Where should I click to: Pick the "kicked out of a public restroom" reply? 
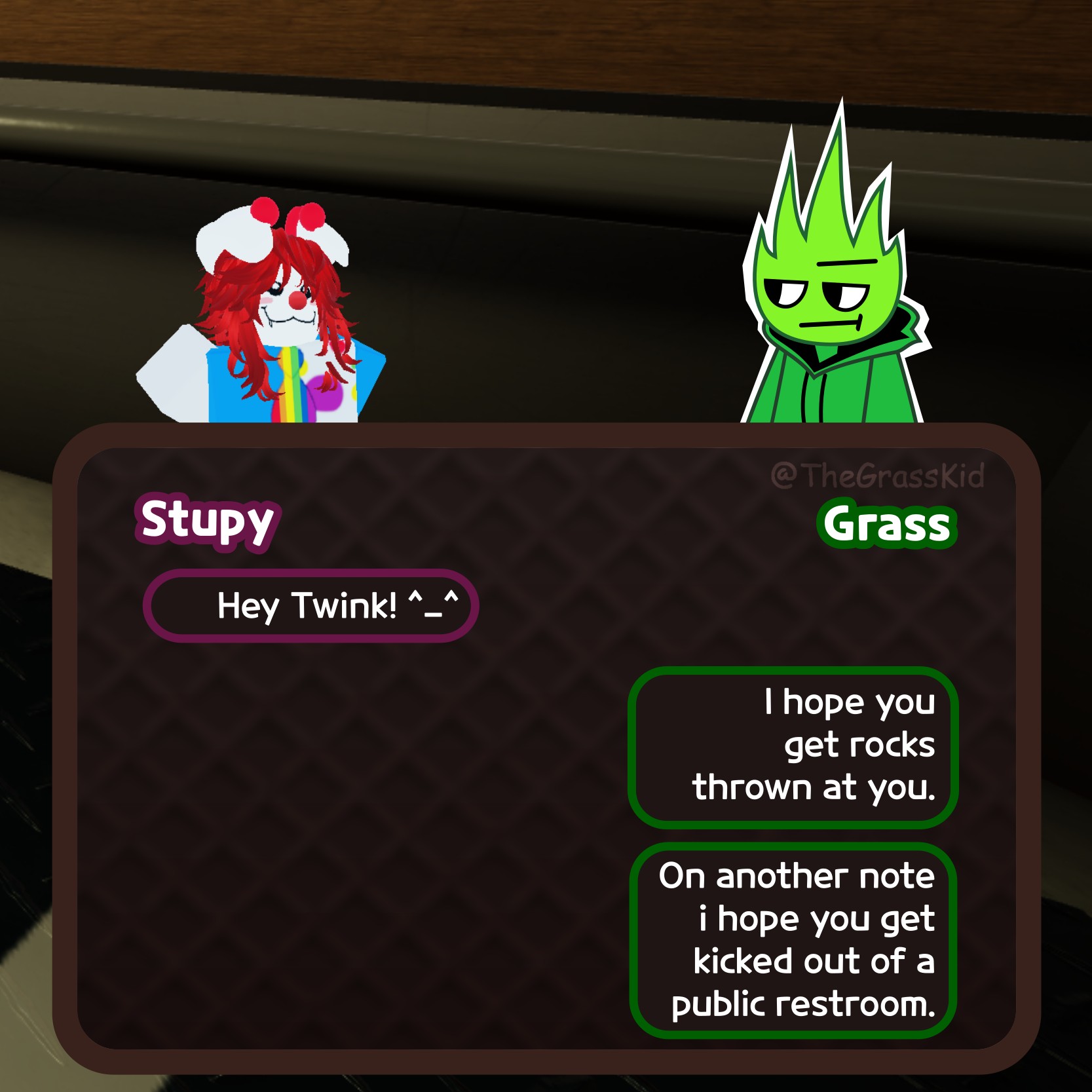click(x=793, y=941)
